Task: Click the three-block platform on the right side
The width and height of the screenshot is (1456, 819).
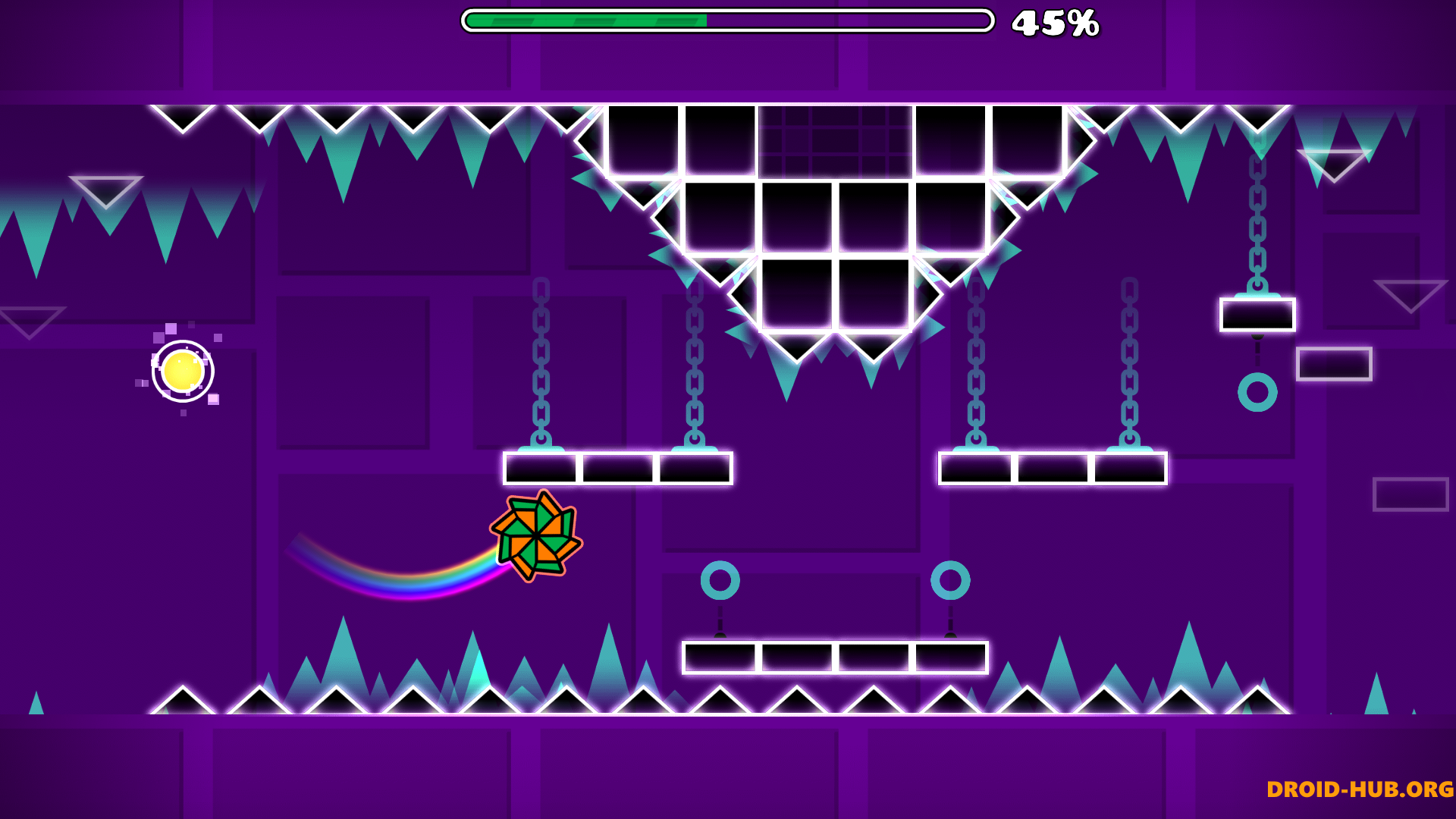Action: click(1052, 466)
